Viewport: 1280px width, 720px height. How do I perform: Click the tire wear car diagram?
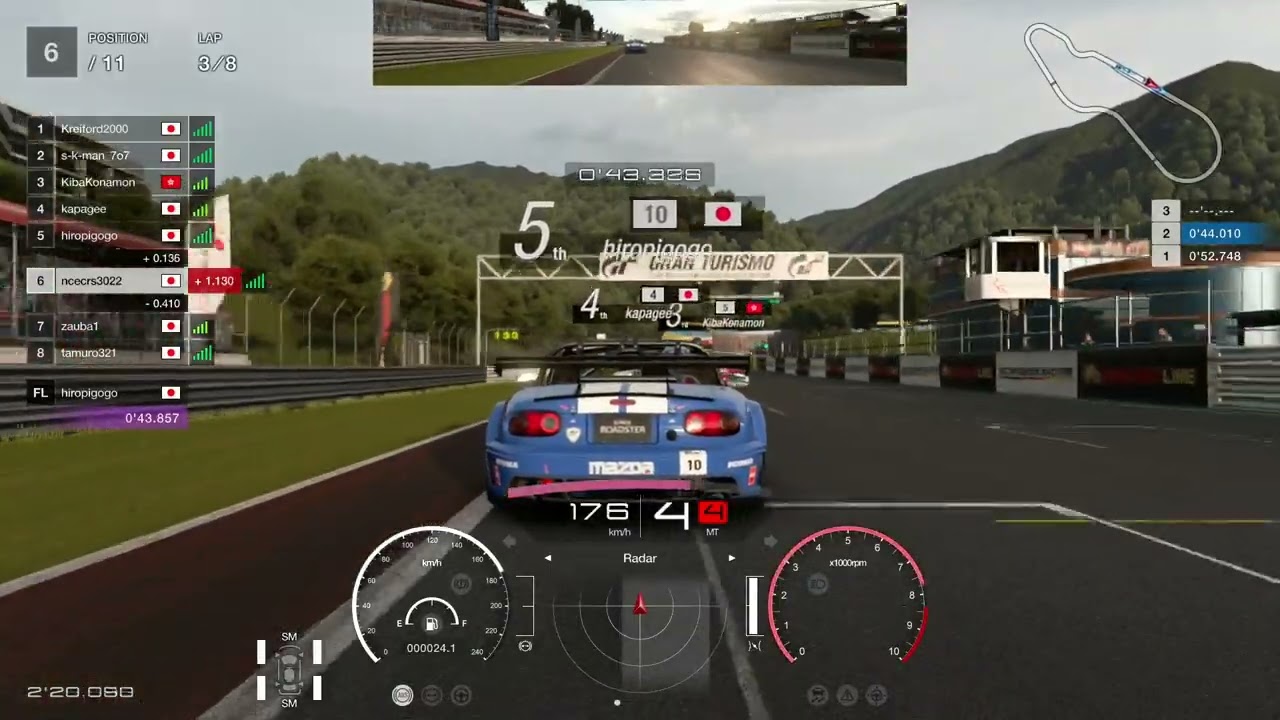click(x=289, y=670)
